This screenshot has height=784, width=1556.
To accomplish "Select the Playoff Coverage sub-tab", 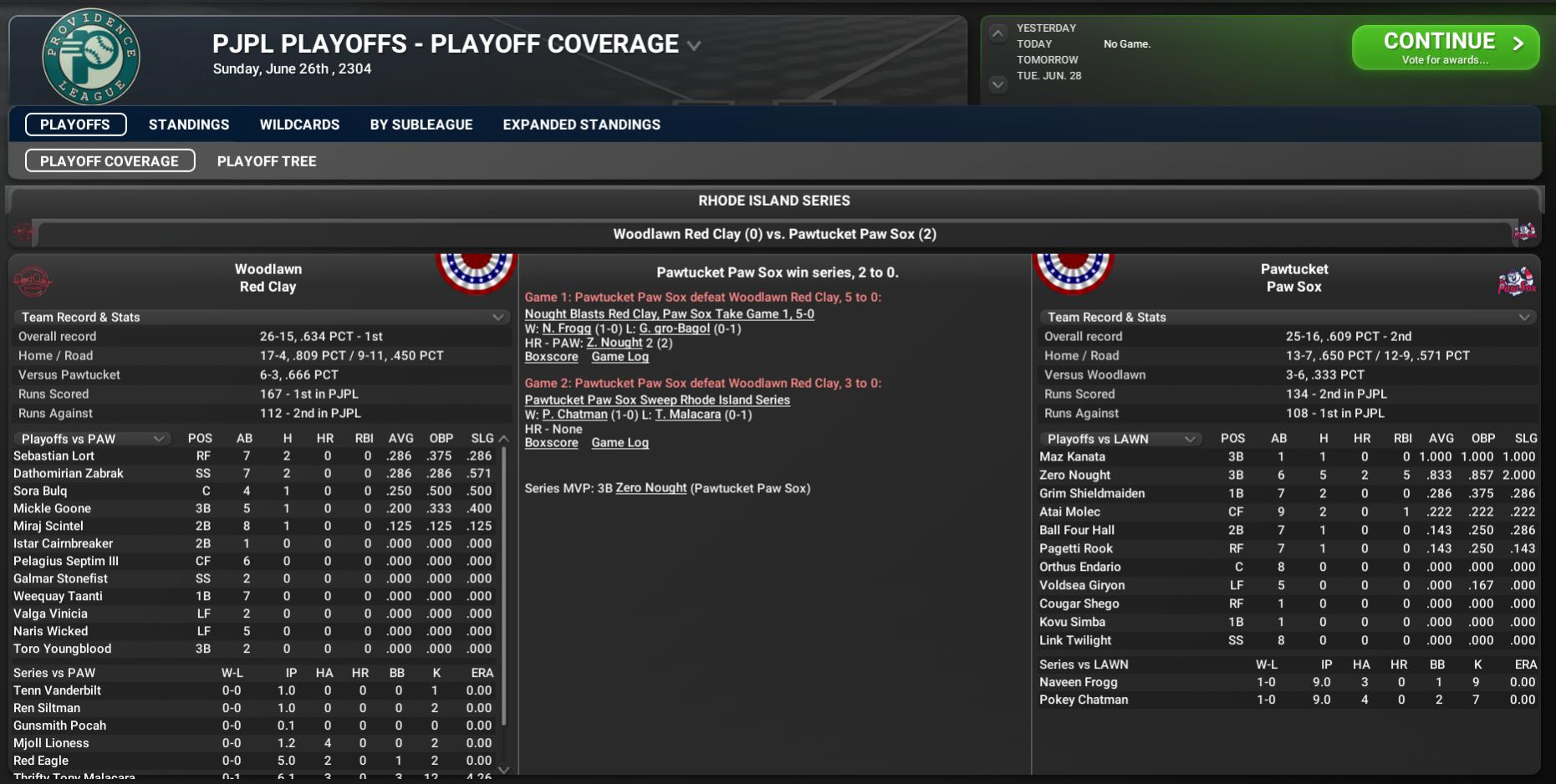I will 110,161.
